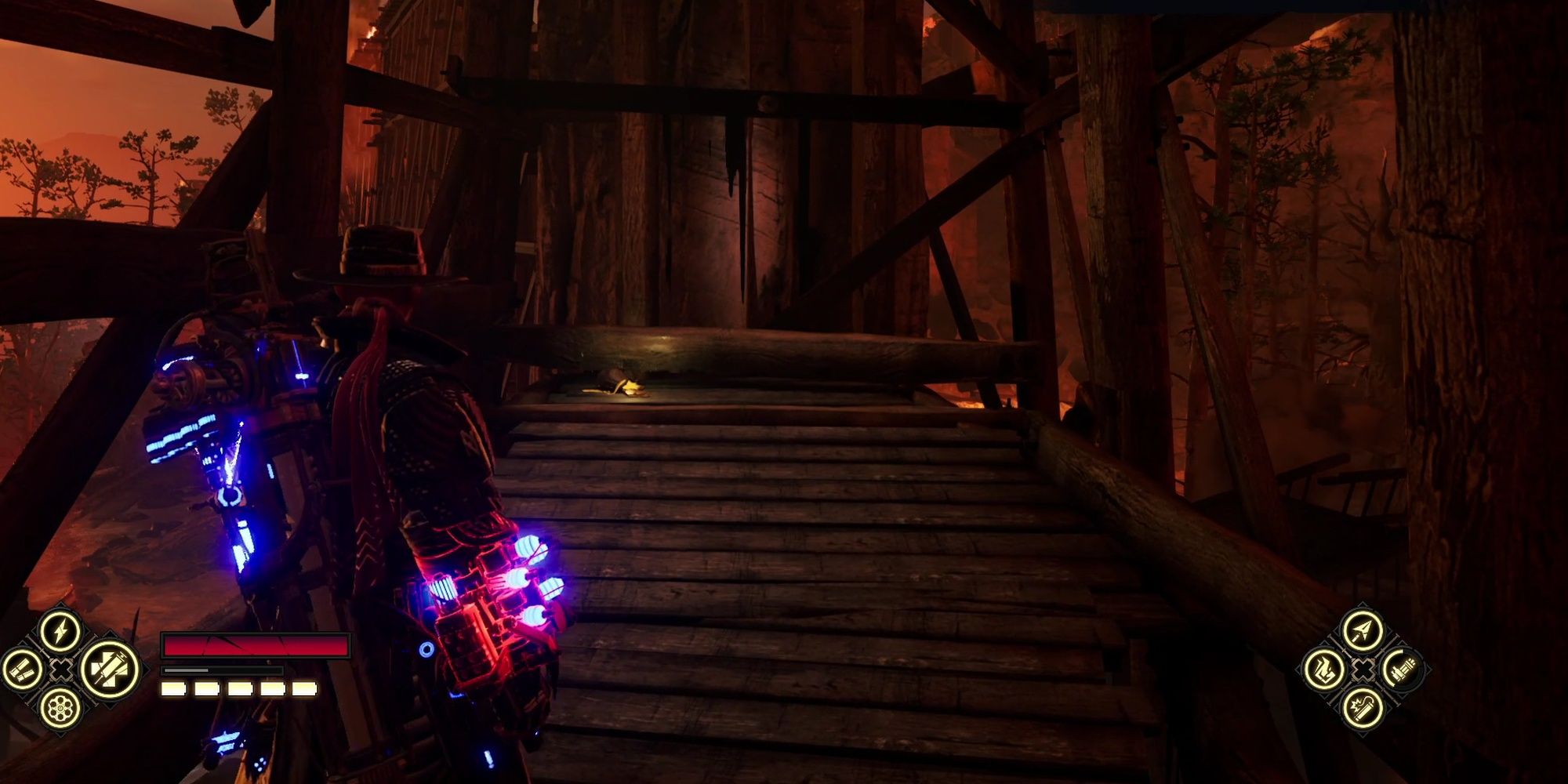Pick the gatling gun icon on cooldown
The width and height of the screenshot is (1568, 784).
[x=1403, y=670]
